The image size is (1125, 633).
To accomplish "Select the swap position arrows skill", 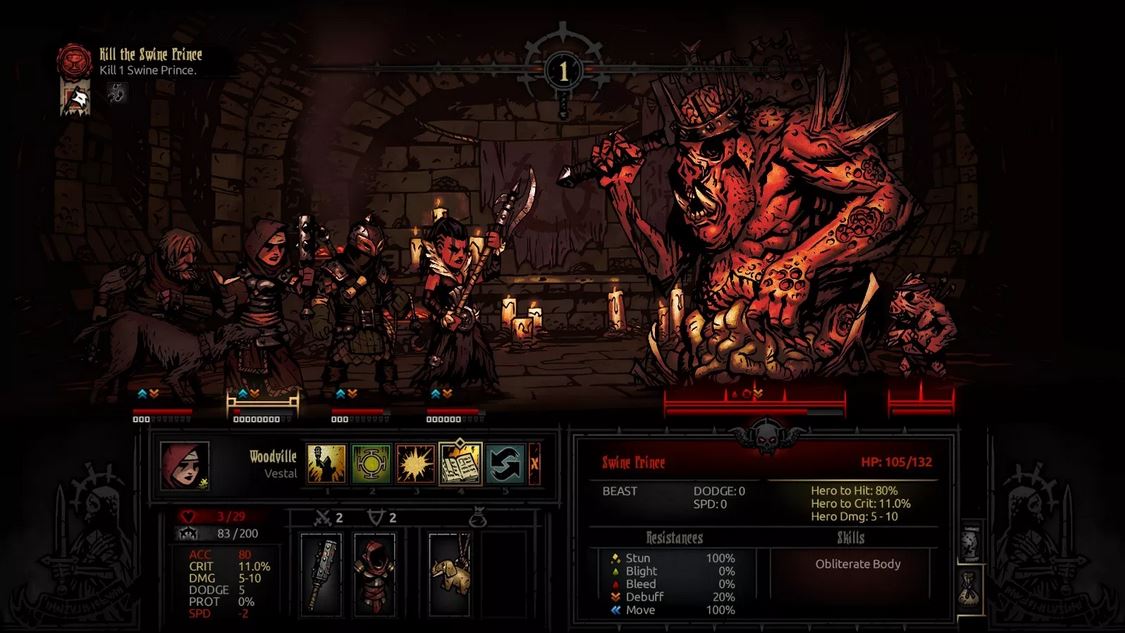I will pyautogui.click(x=505, y=464).
